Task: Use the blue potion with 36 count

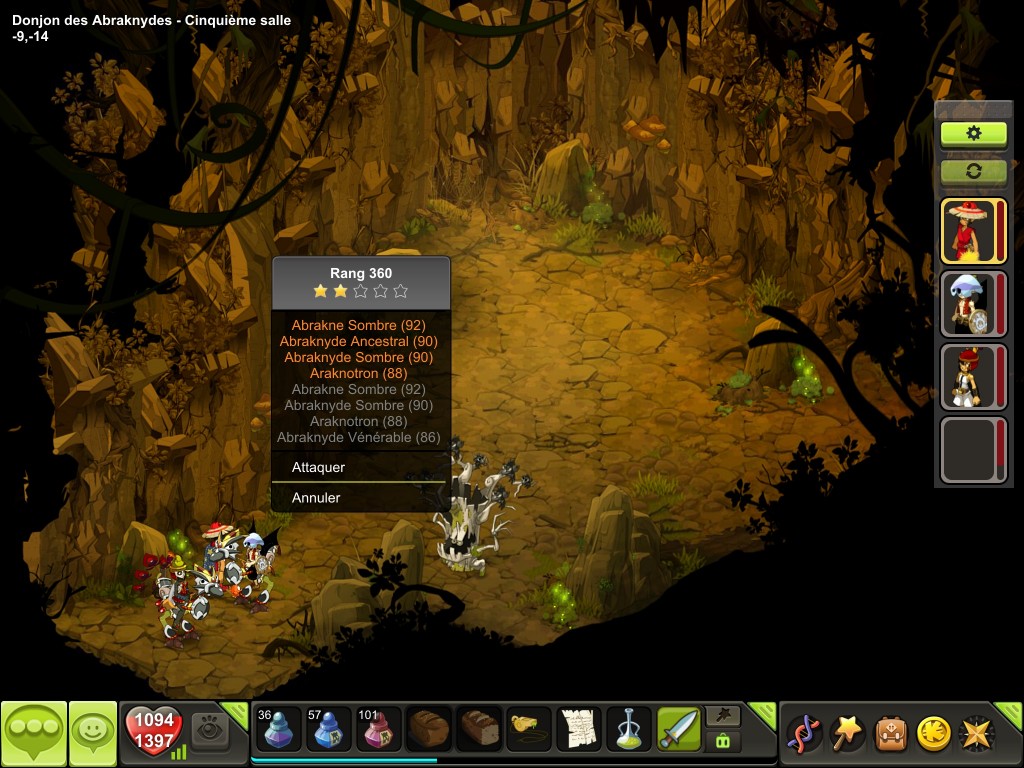Action: tap(279, 729)
